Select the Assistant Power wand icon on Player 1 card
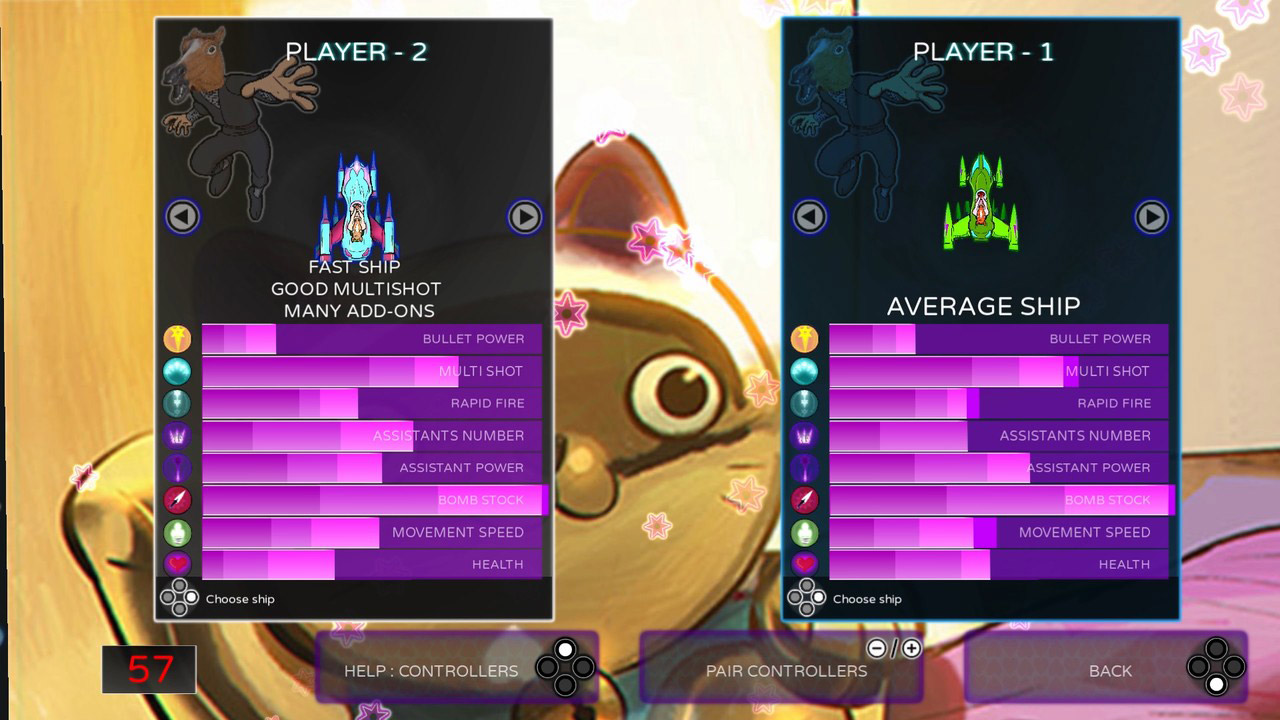The width and height of the screenshot is (1280, 720). (x=804, y=467)
